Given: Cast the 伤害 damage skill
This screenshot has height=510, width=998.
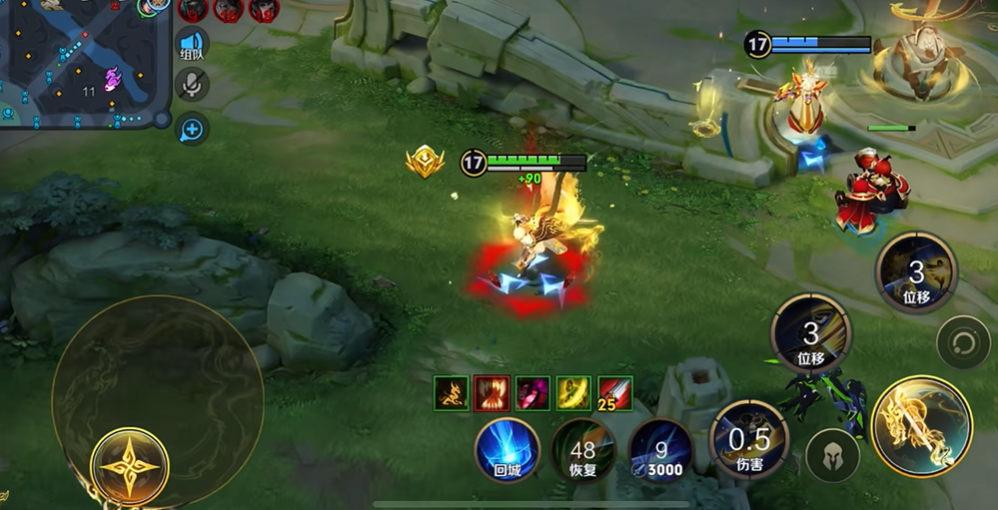Looking at the screenshot, I should 748,440.
